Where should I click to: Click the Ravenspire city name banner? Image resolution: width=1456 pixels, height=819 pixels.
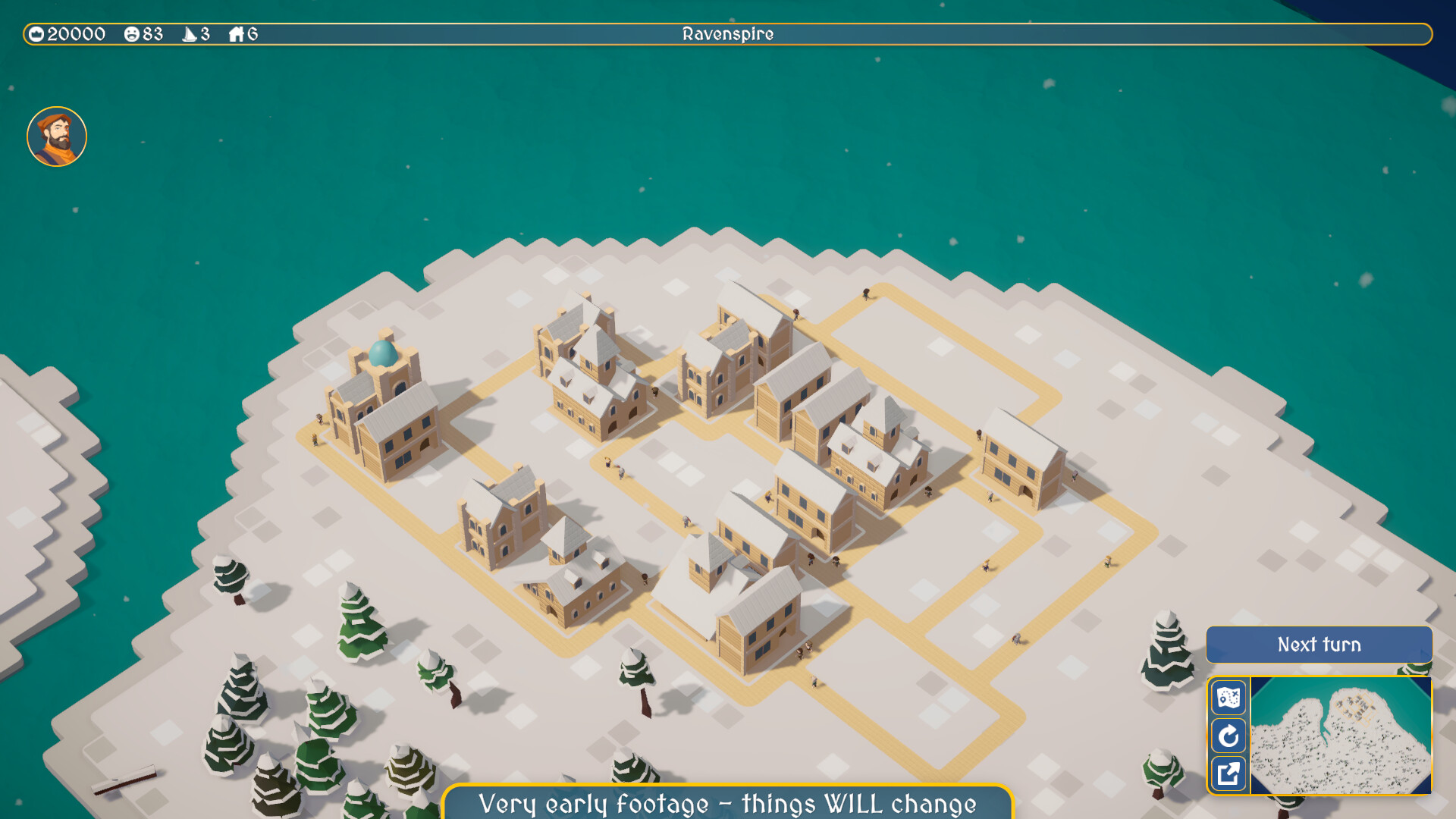point(727,33)
